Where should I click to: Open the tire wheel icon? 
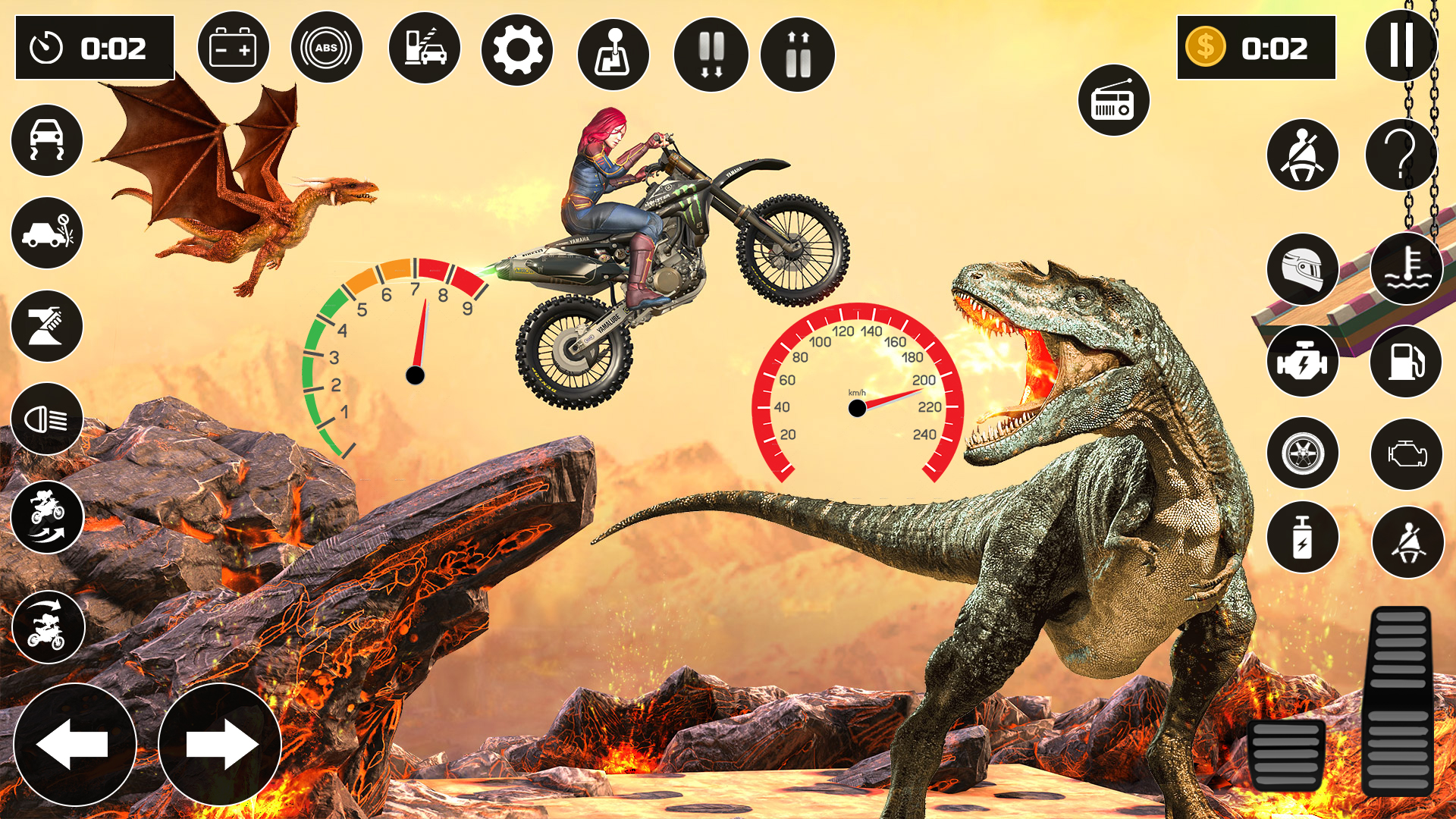(1302, 453)
